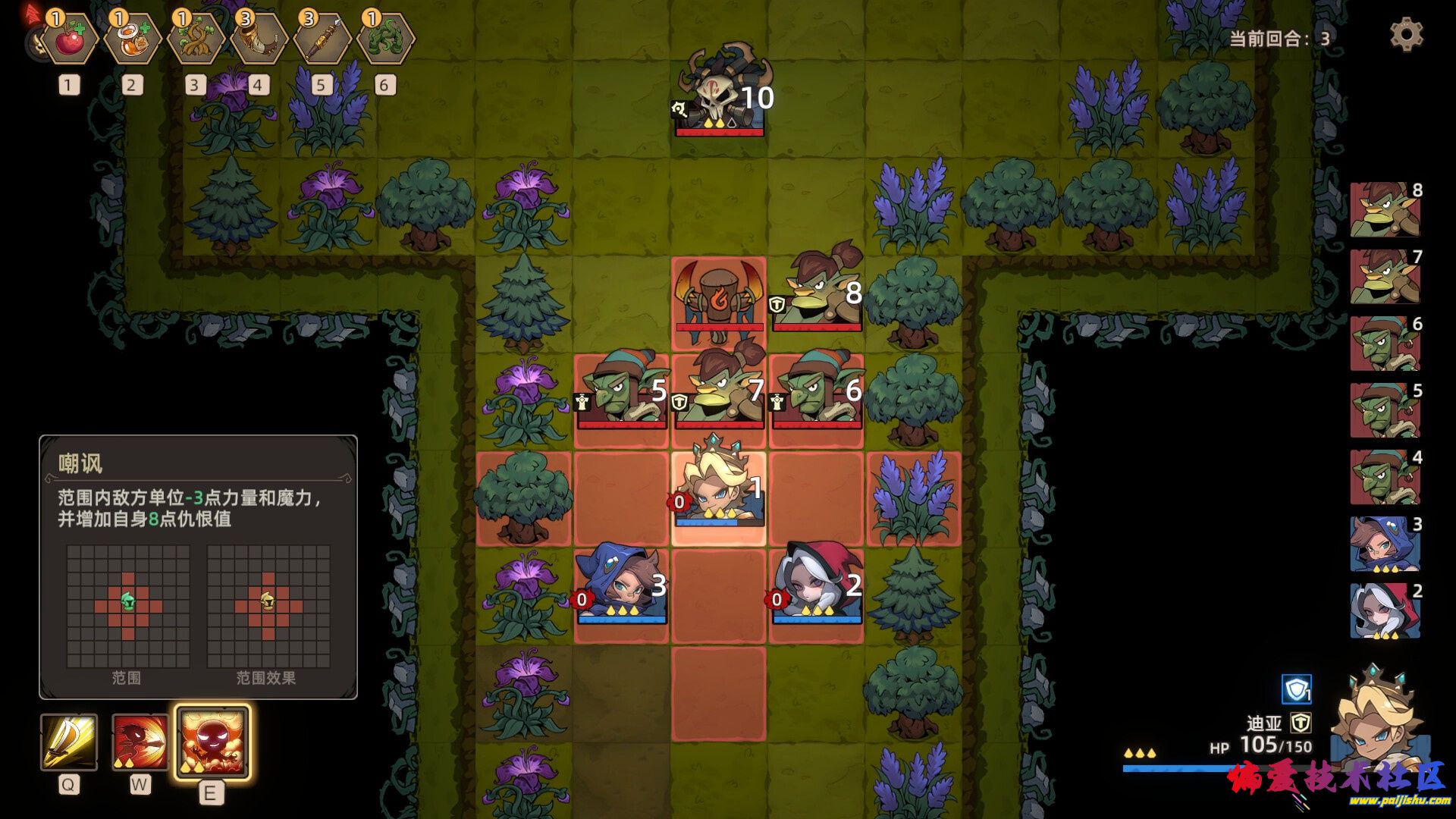The image size is (1456, 819).
Task: Click red-hooded hero portrait number 2
Action: coord(1385,610)
